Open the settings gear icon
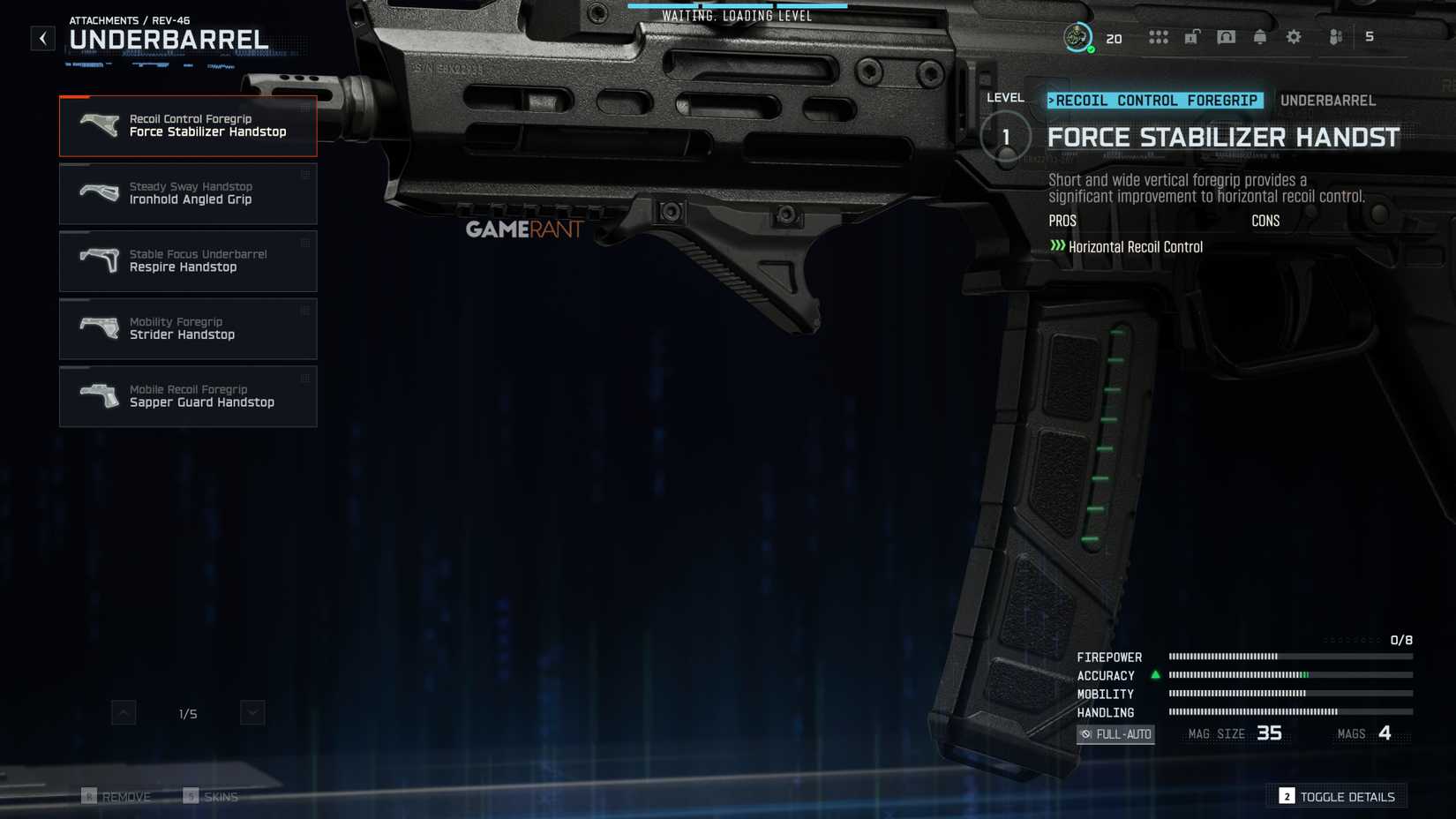1456x819 pixels. click(1292, 37)
